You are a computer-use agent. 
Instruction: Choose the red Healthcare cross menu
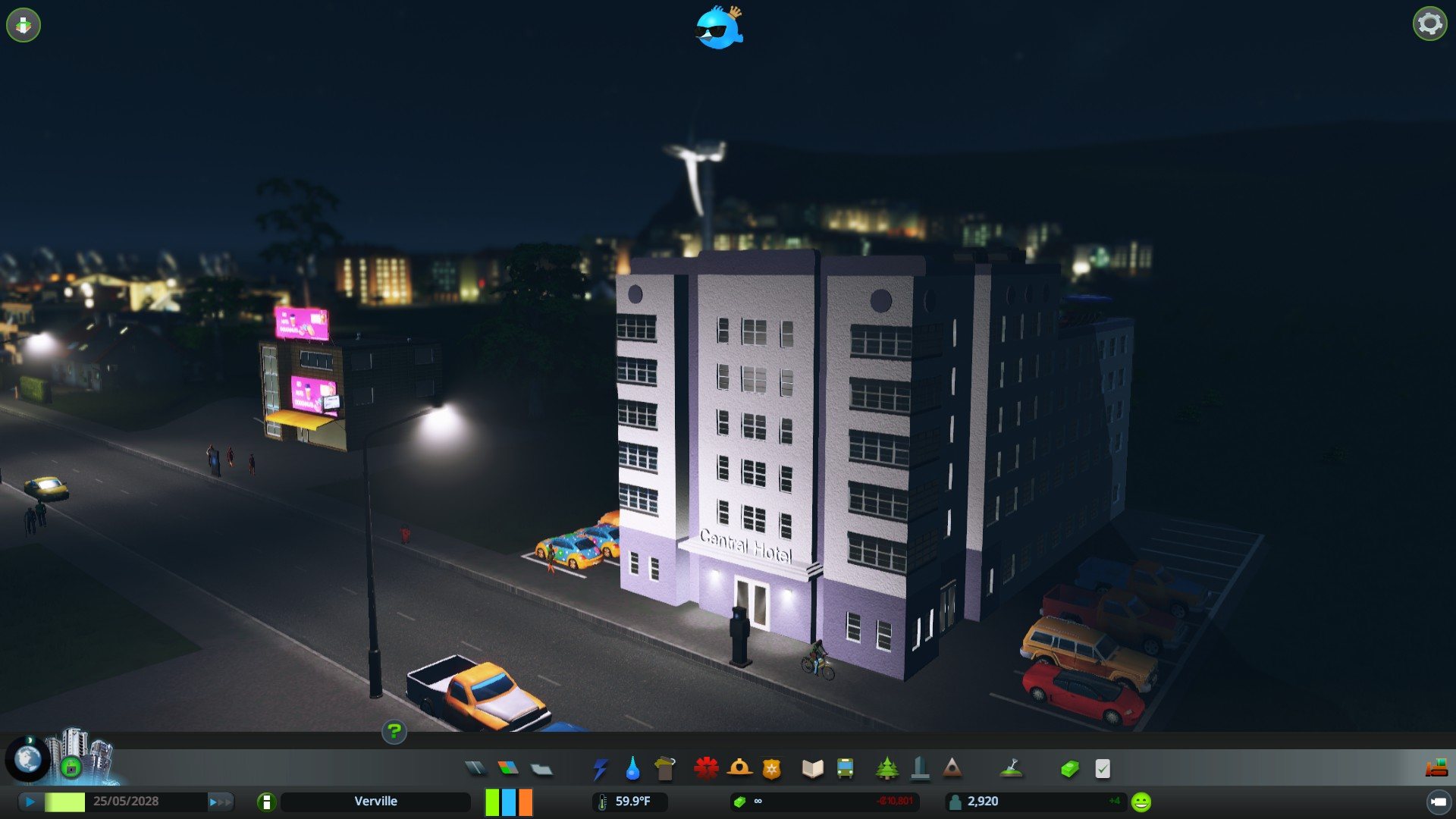706,769
